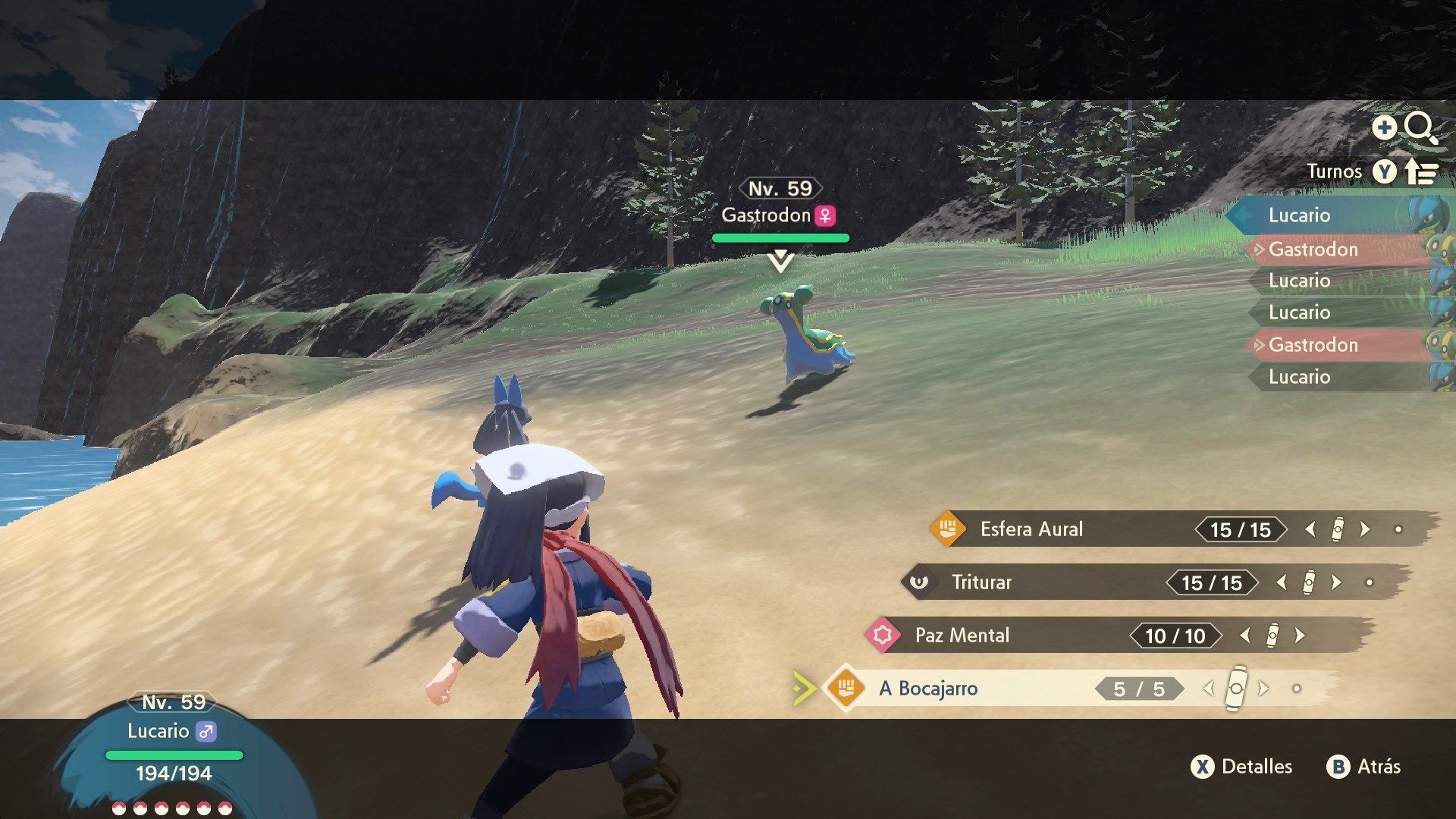
Task: Click the left style arrow beside Triturar
Action: coord(1281,582)
